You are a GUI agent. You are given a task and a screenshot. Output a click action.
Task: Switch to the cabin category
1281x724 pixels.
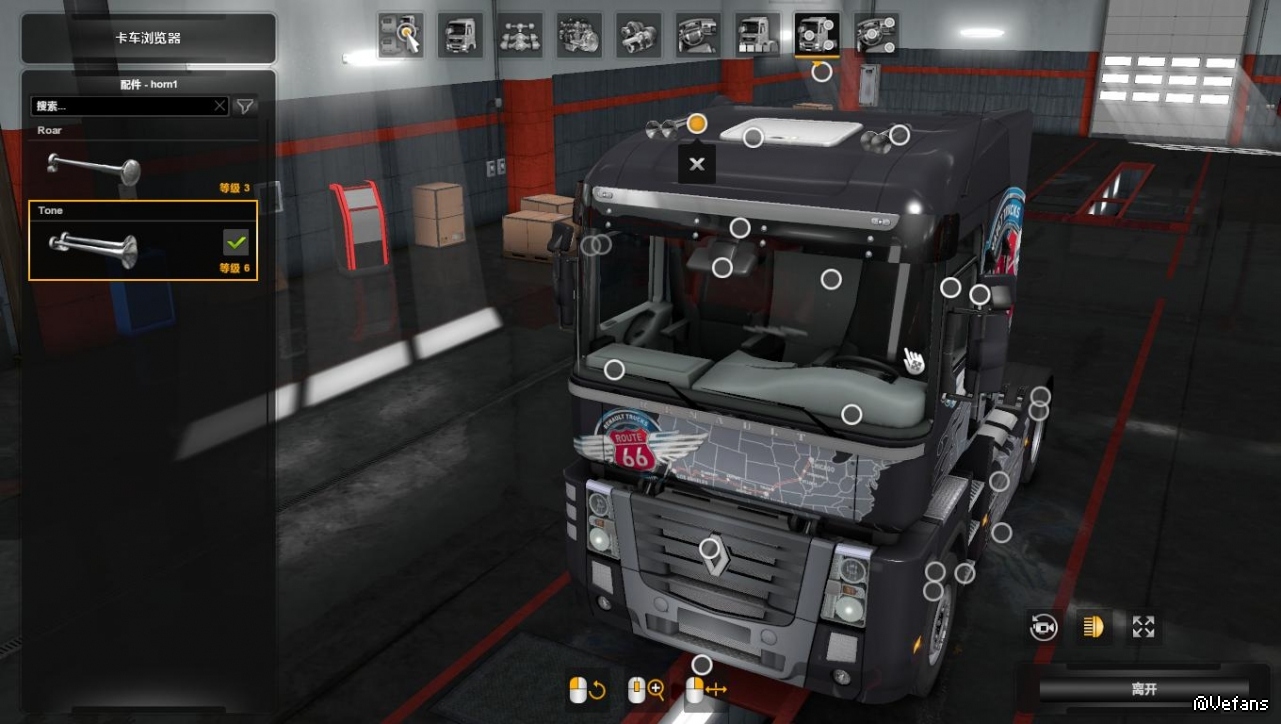point(460,35)
